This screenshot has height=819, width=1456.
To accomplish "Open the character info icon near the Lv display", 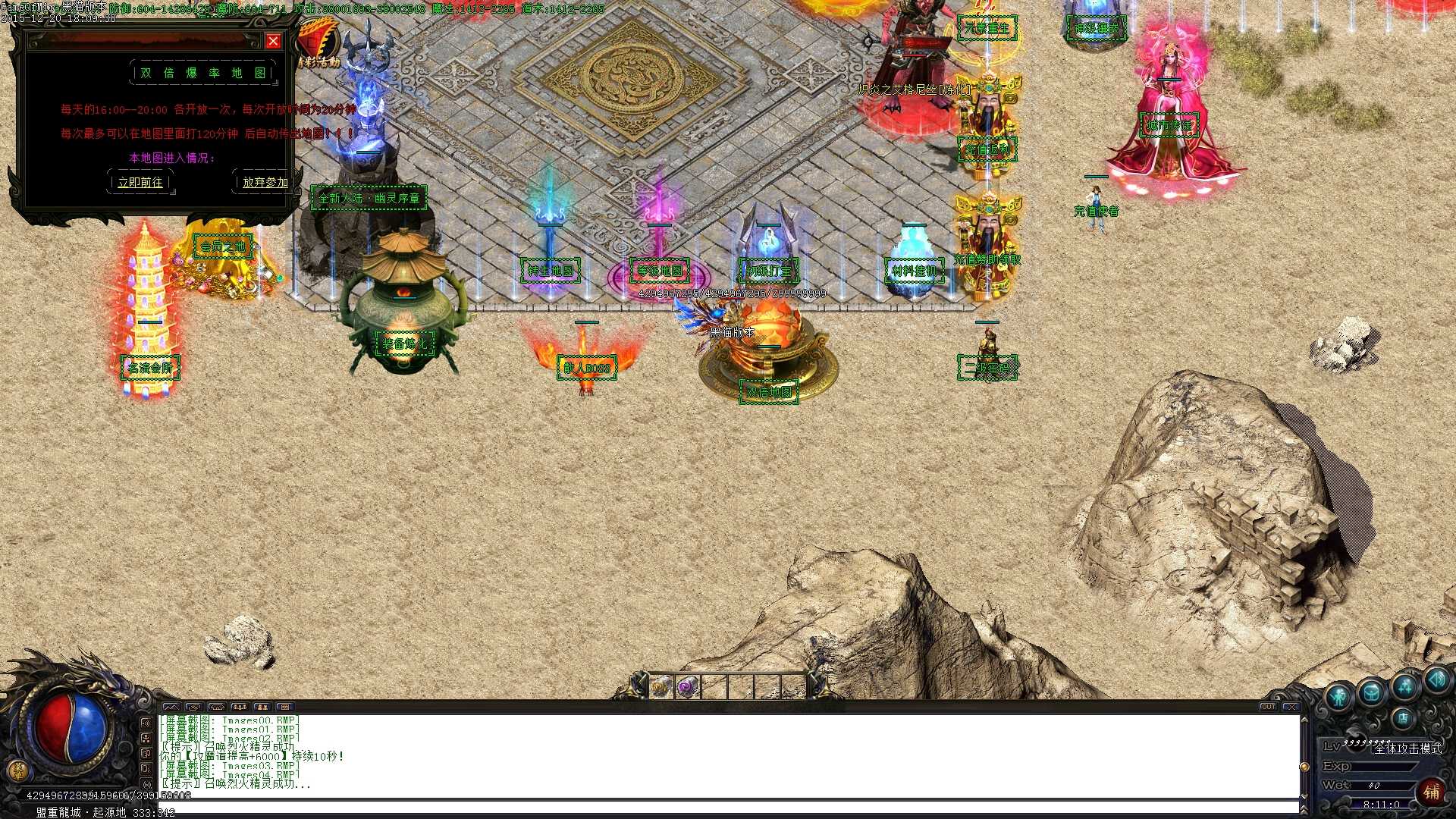I will point(1338,695).
